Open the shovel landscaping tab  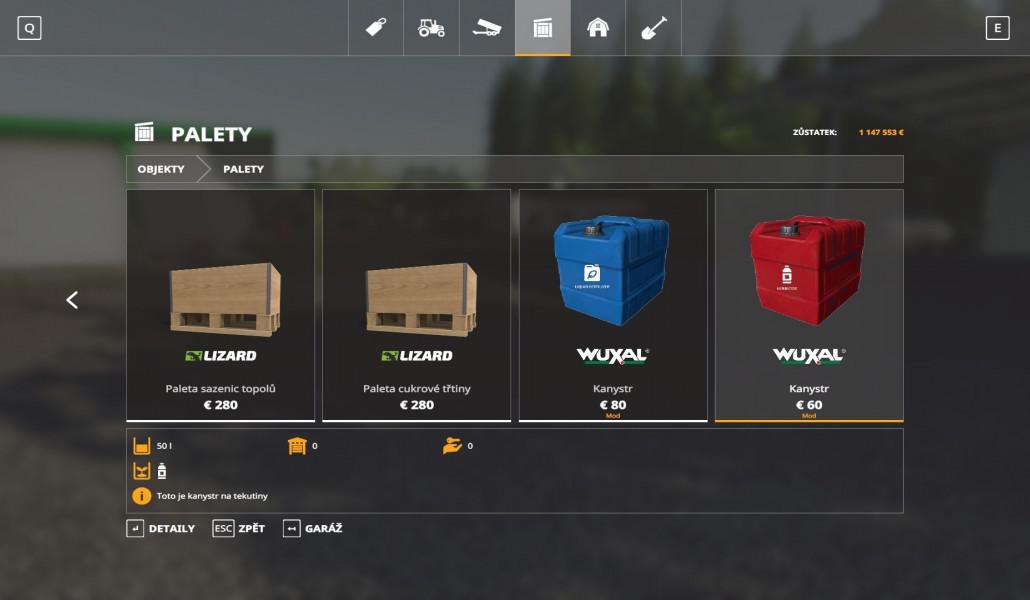click(x=653, y=28)
